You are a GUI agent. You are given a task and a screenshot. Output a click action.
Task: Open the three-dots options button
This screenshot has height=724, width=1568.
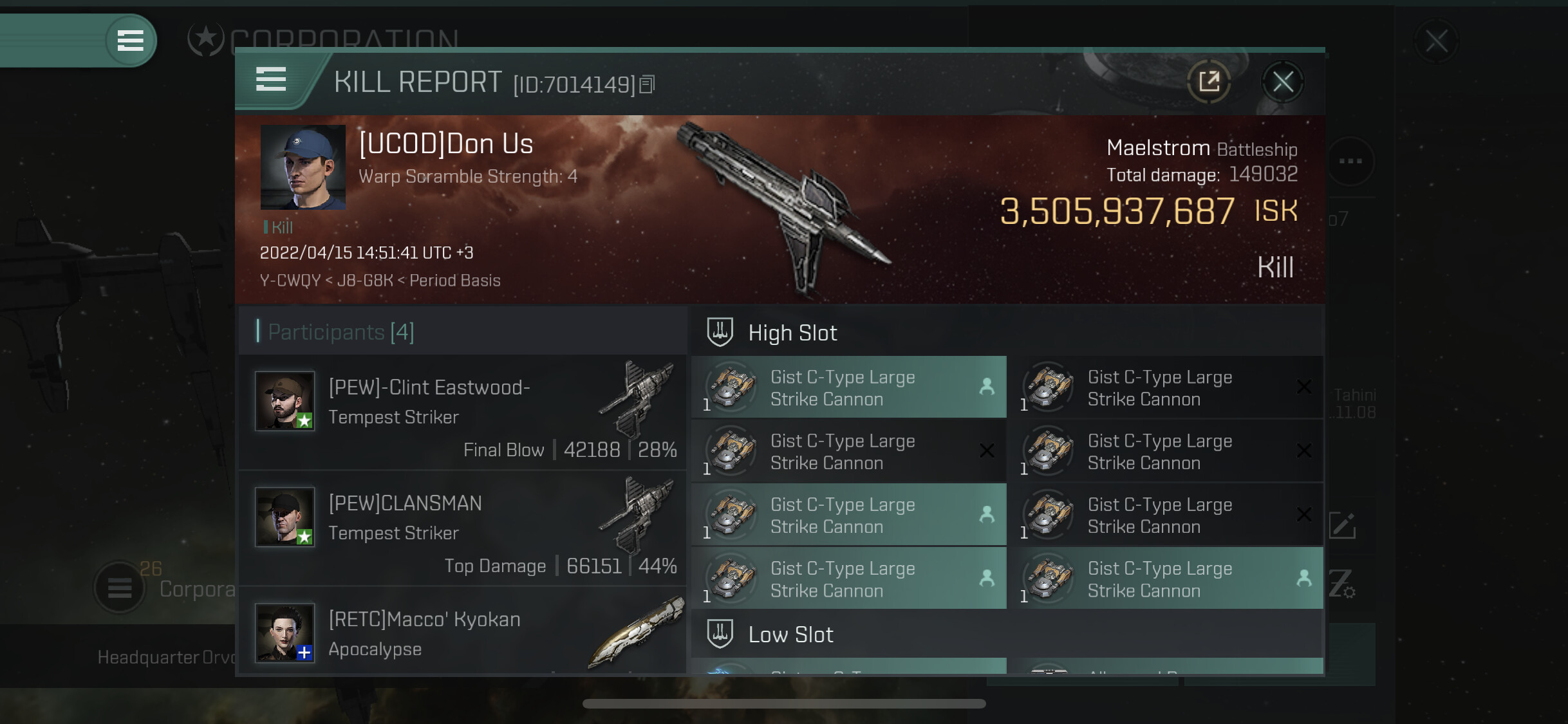(1350, 161)
